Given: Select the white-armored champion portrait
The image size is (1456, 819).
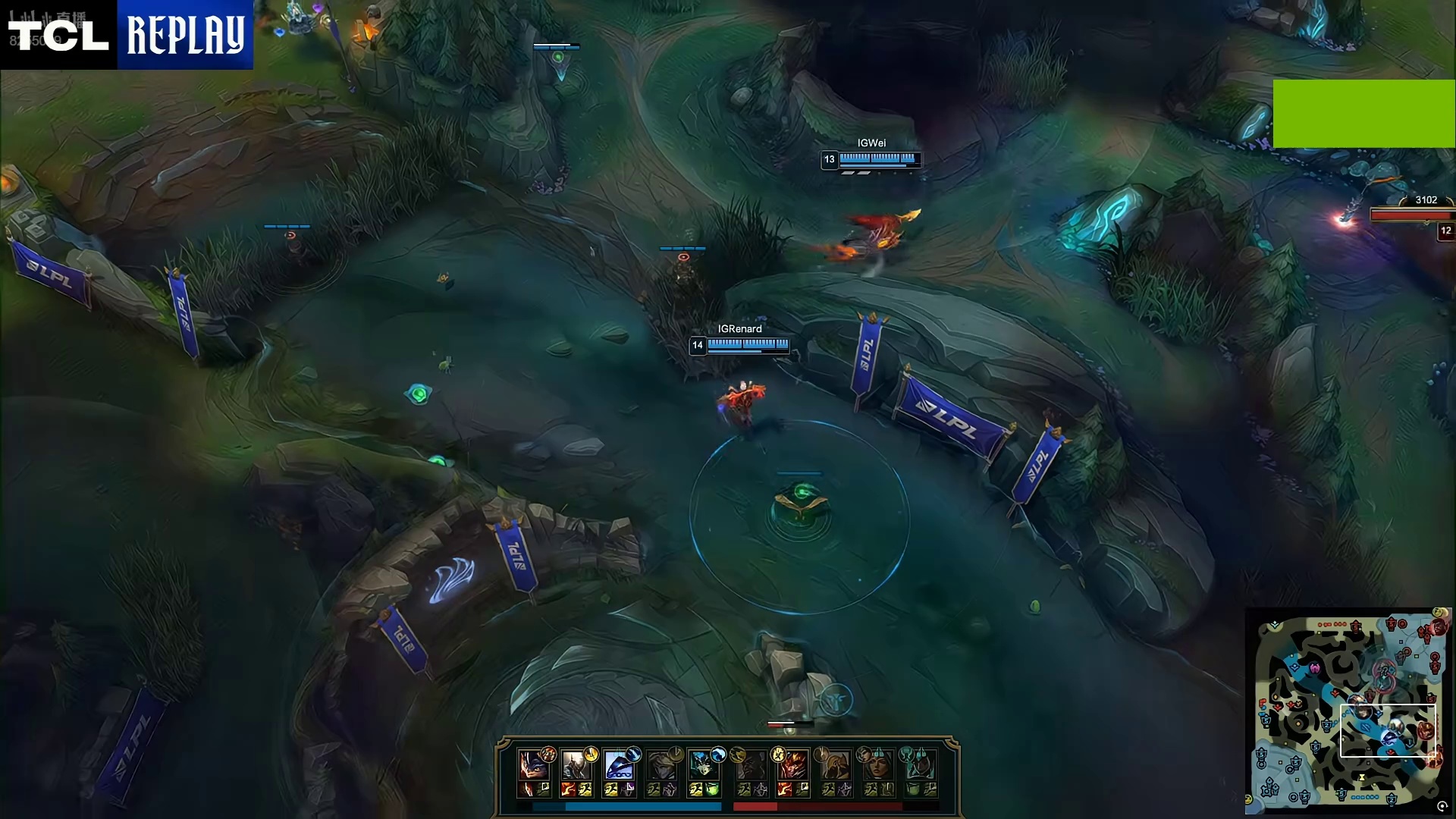Looking at the screenshot, I should pos(576,766).
